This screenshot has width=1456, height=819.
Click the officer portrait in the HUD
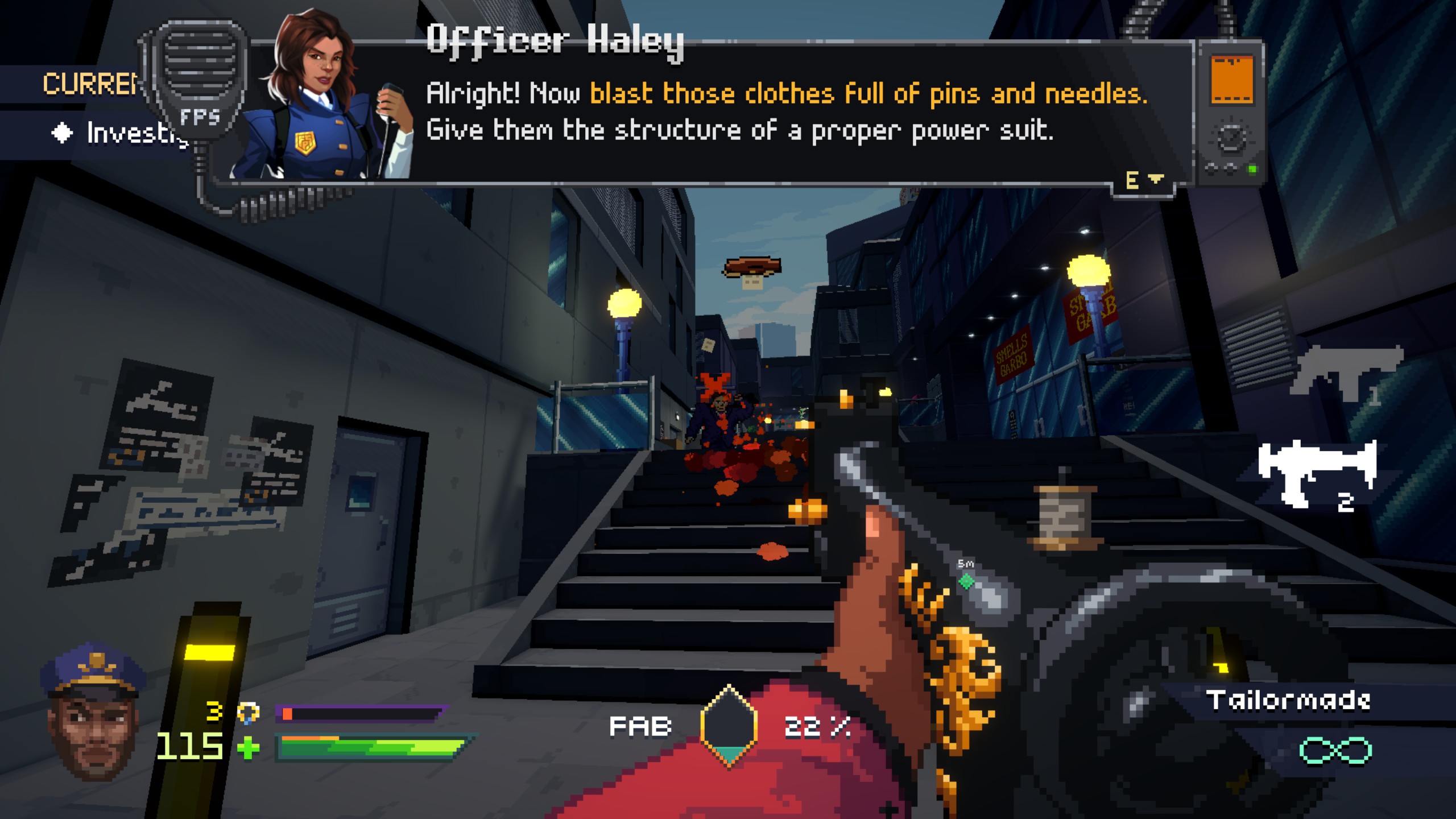(x=94, y=711)
